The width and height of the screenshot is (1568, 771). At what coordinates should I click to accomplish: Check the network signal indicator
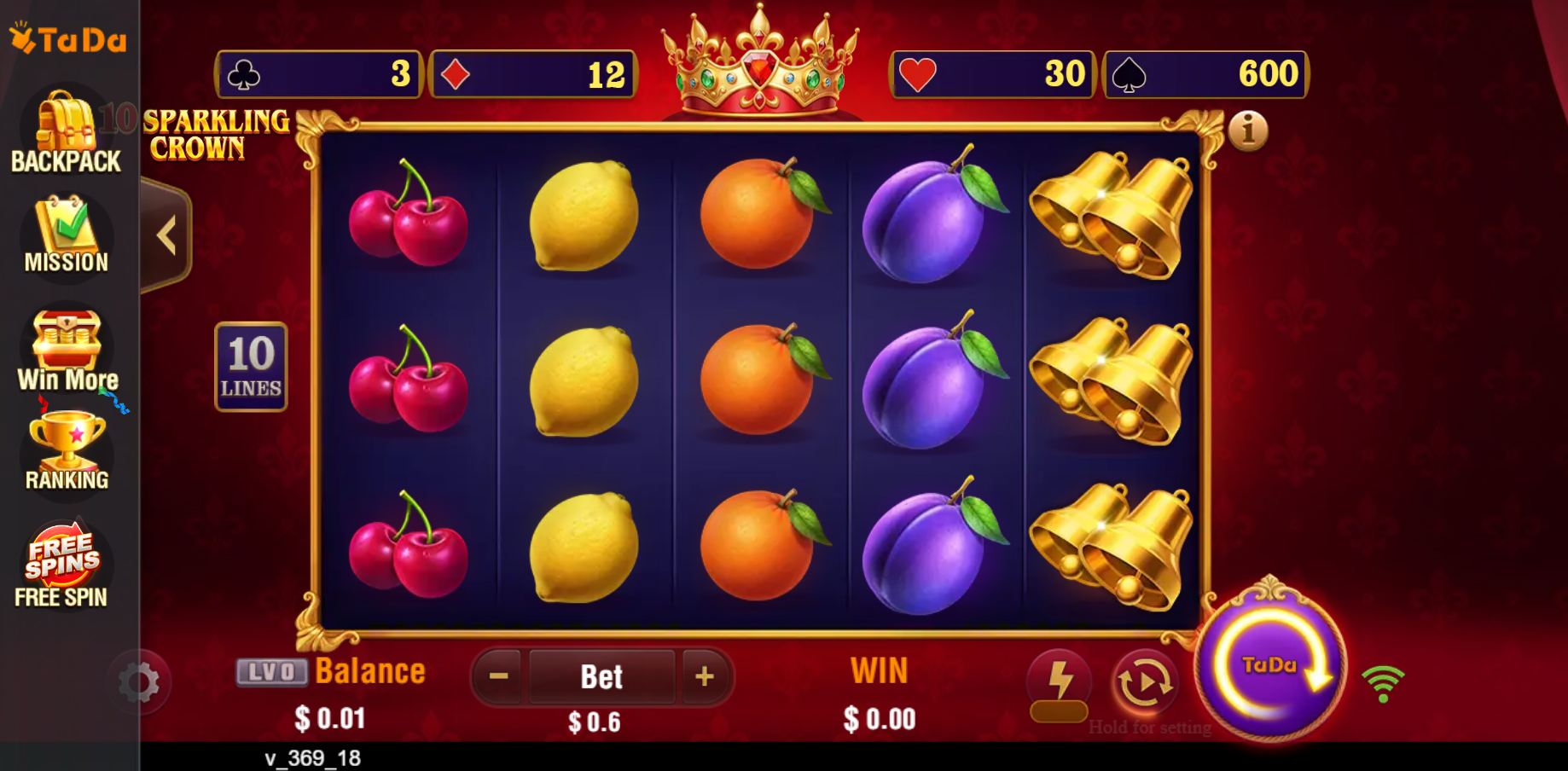click(x=1384, y=681)
